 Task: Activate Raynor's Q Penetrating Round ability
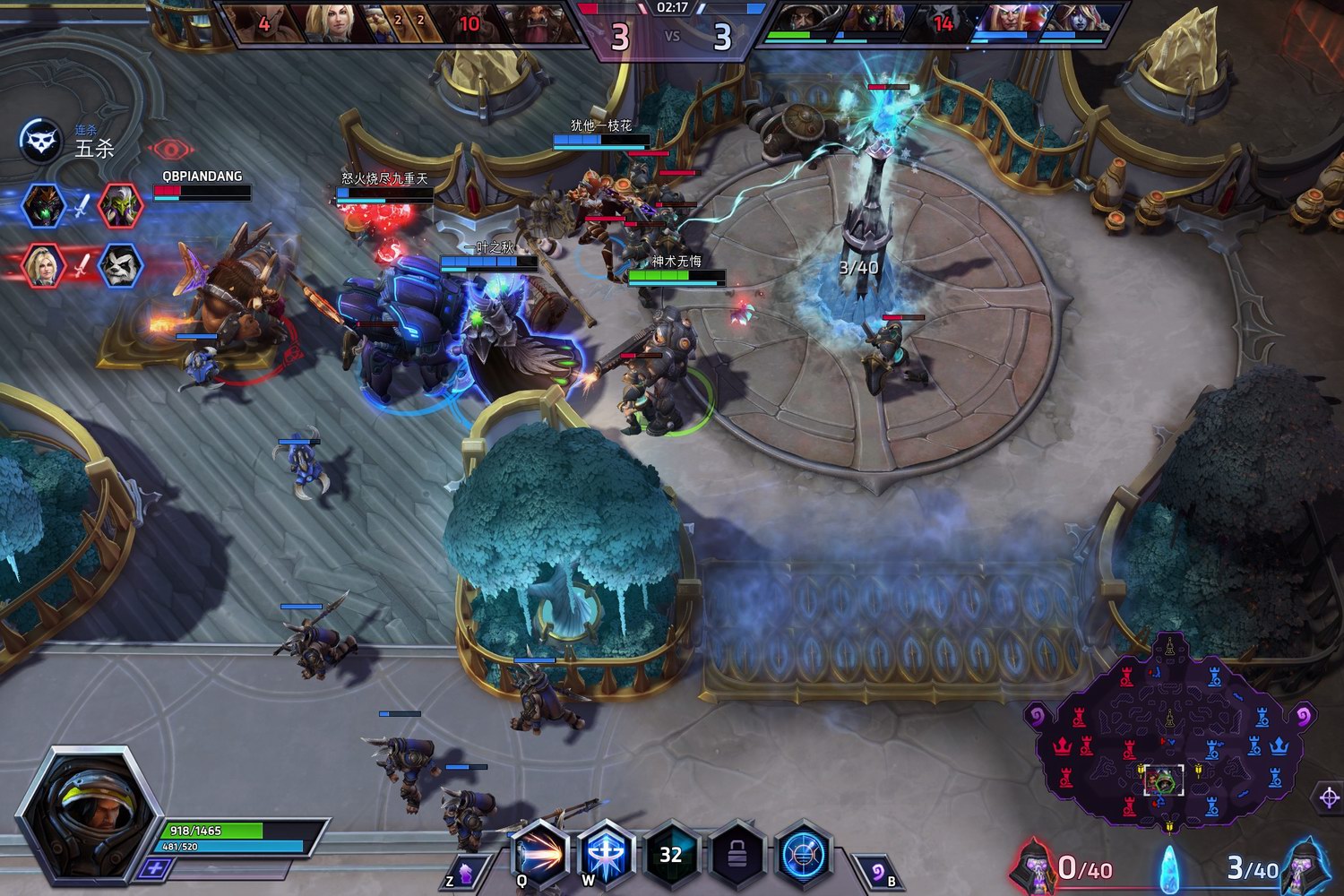click(x=539, y=852)
